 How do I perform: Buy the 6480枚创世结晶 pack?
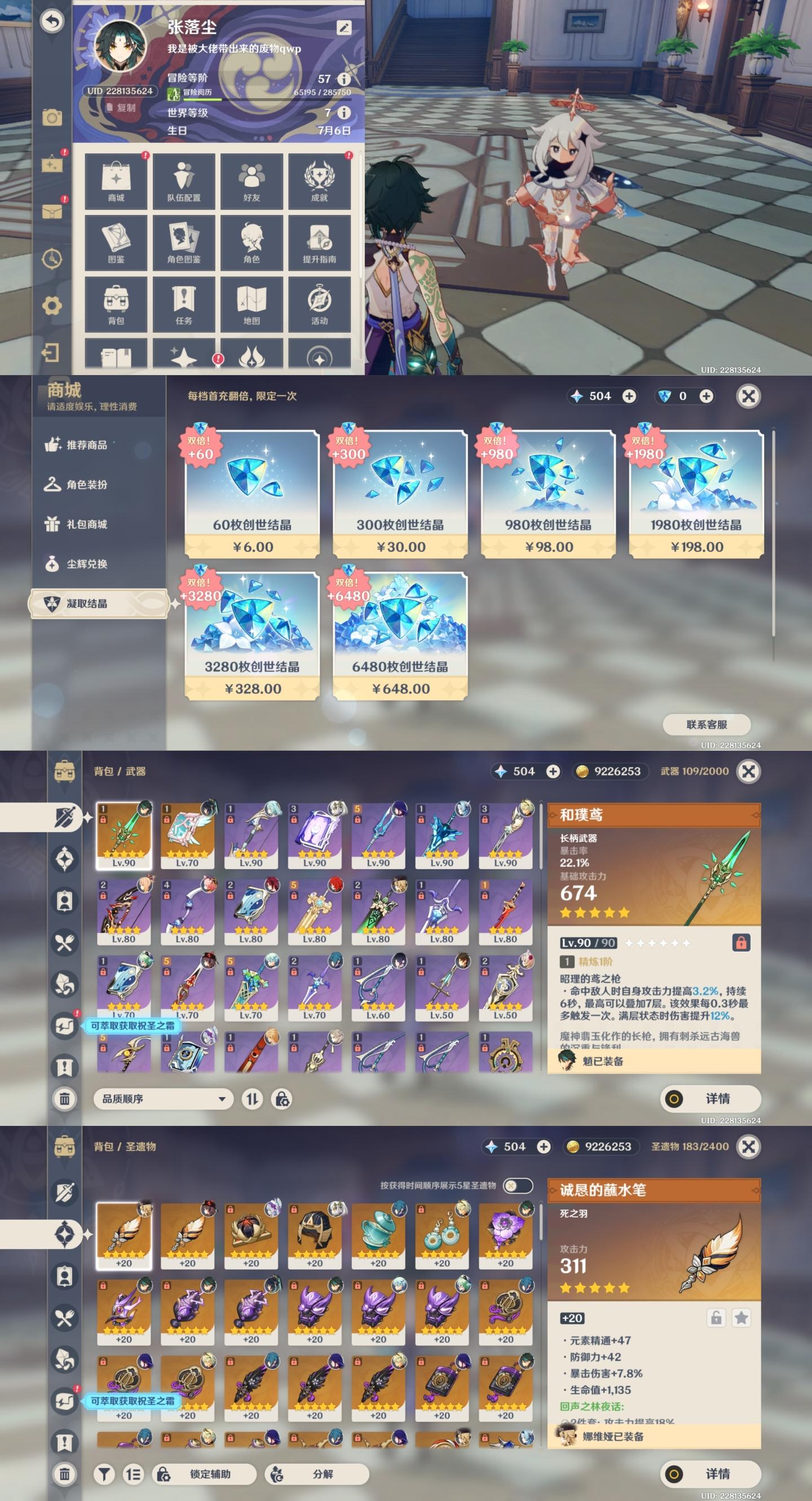click(400, 635)
